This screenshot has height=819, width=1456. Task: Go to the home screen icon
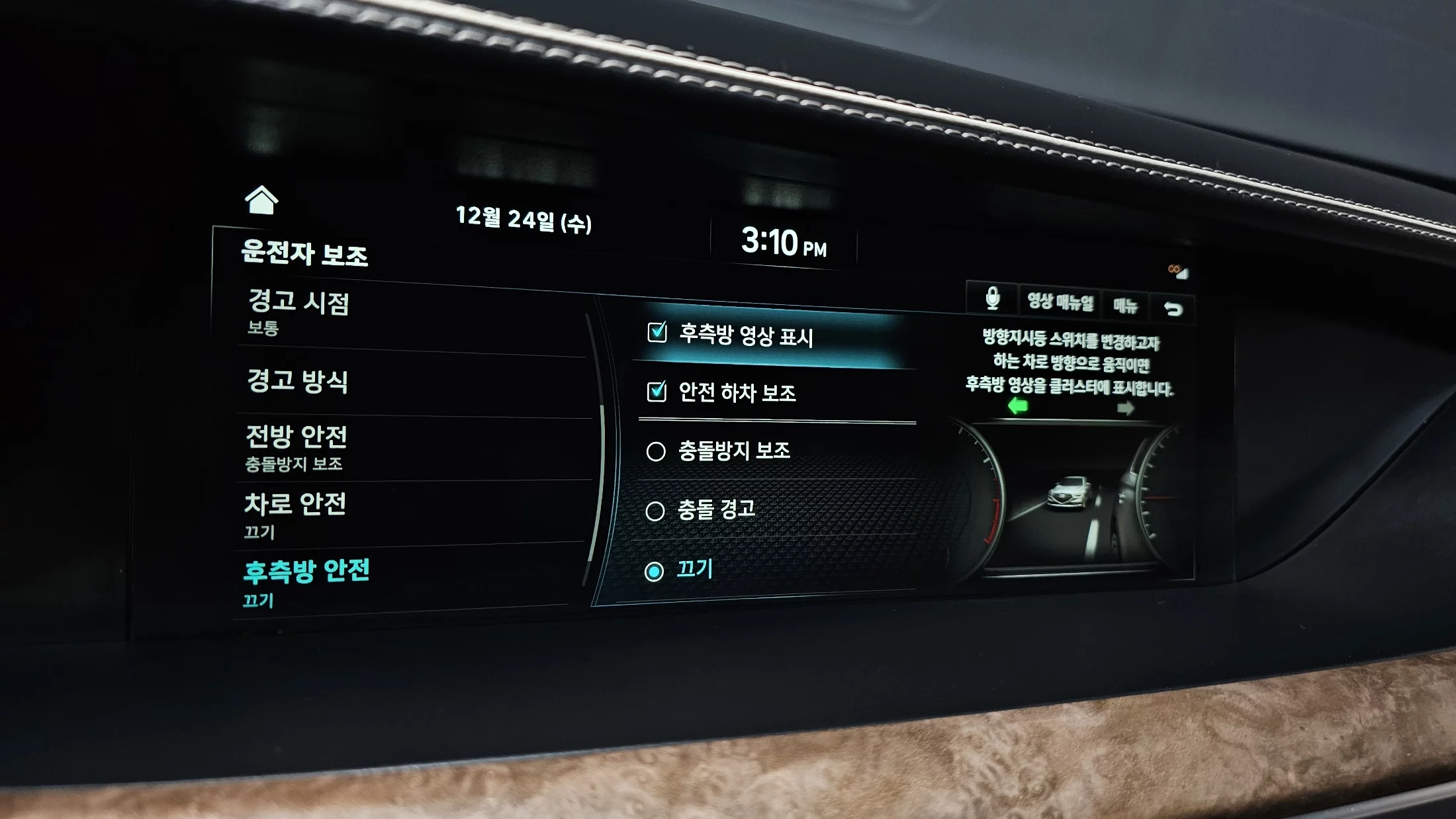tap(261, 200)
